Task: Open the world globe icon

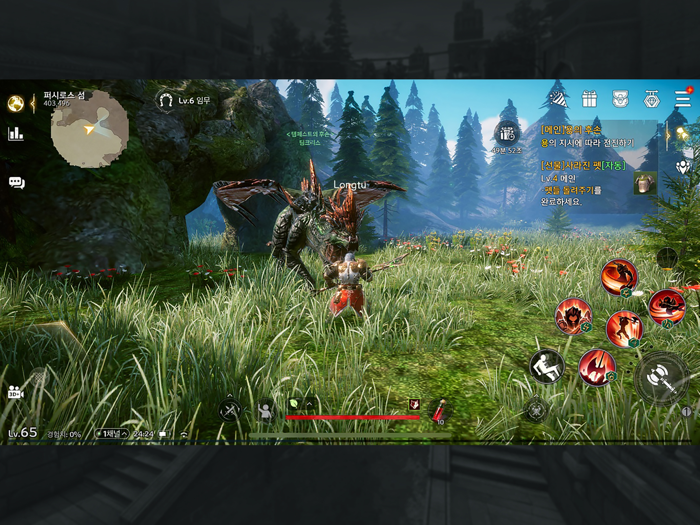Action: pyautogui.click(x=15, y=103)
